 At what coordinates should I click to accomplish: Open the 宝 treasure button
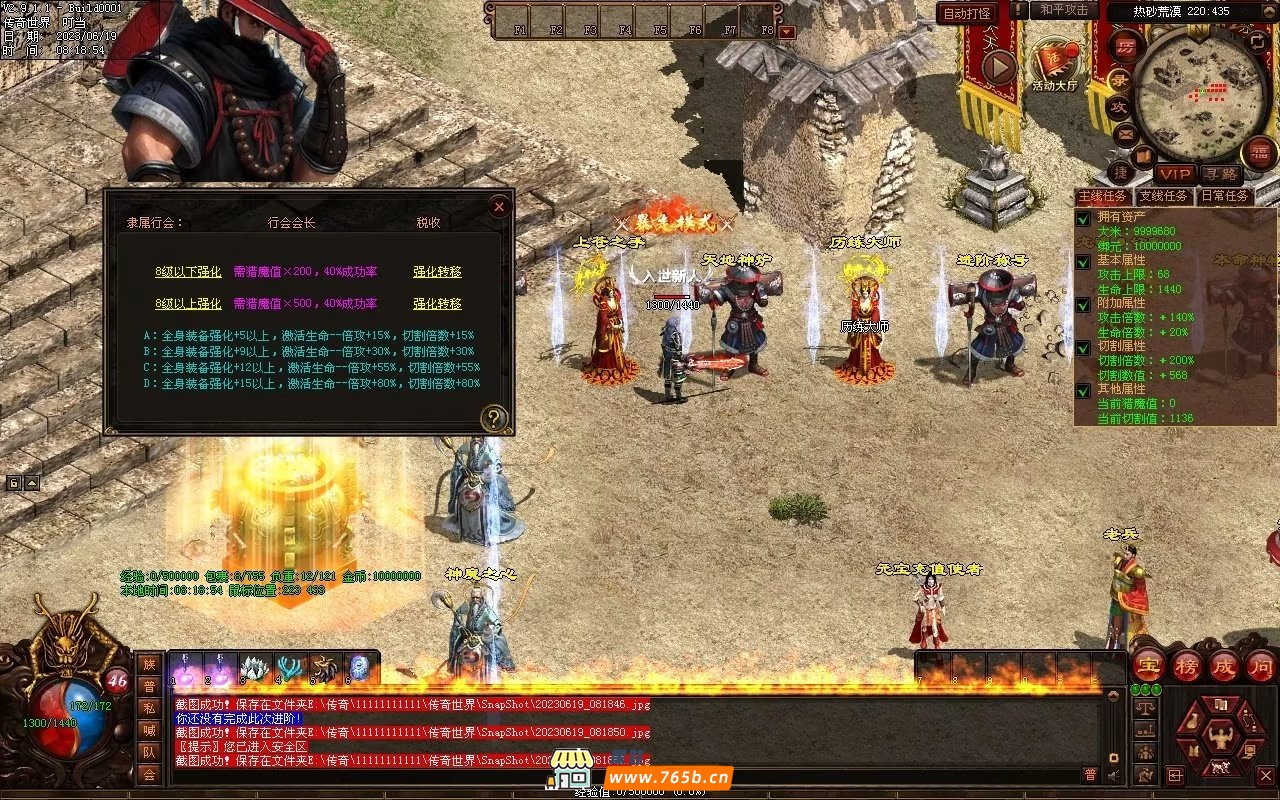1148,666
